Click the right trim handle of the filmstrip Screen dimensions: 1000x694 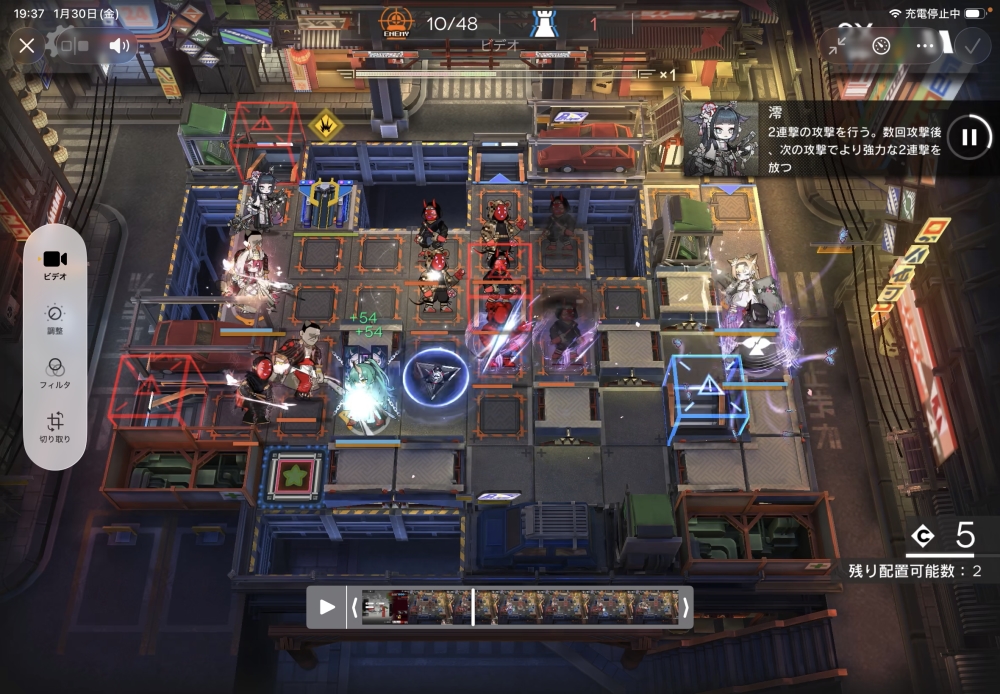tap(685, 606)
